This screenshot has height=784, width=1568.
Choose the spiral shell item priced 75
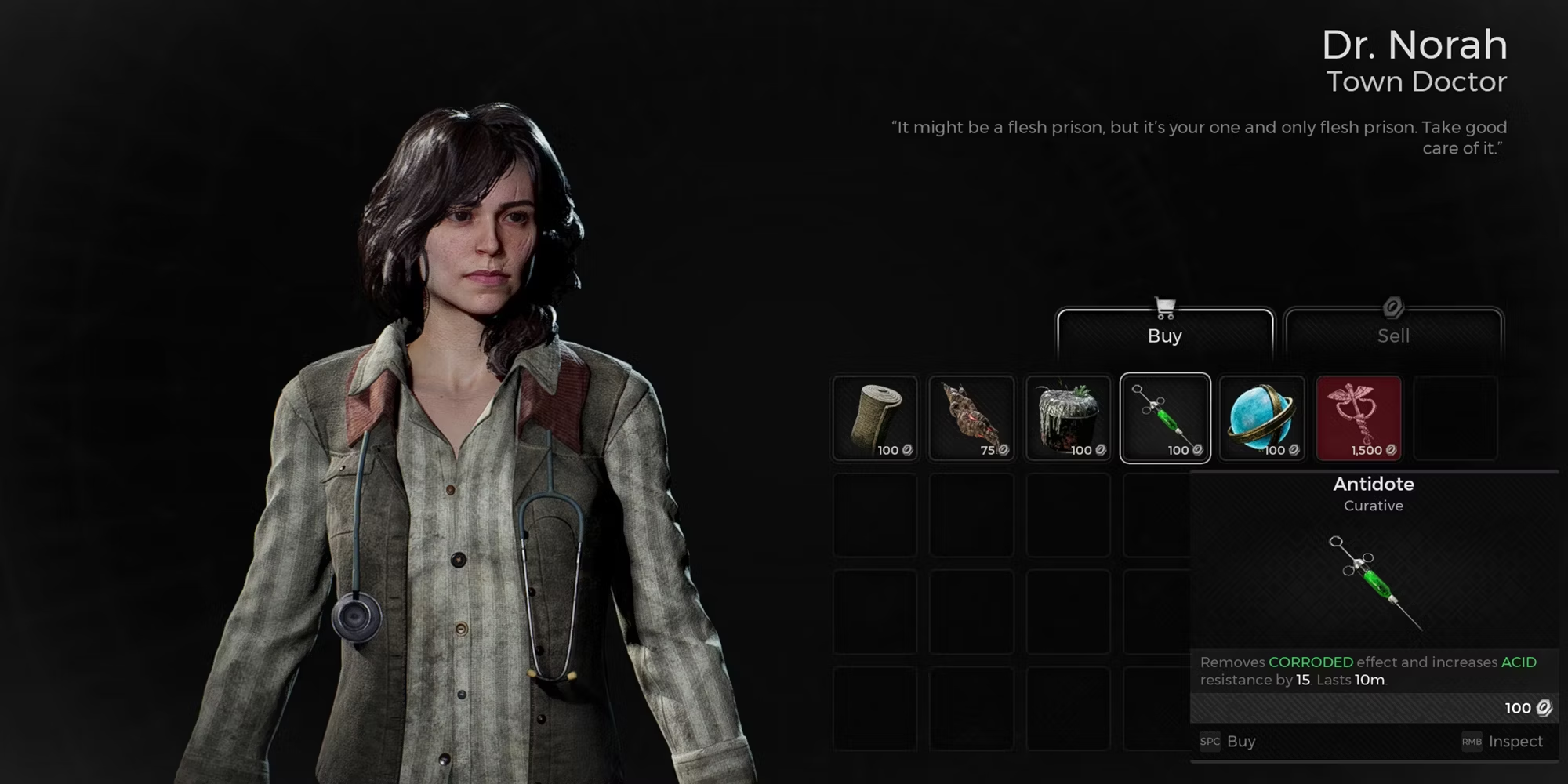click(x=971, y=418)
